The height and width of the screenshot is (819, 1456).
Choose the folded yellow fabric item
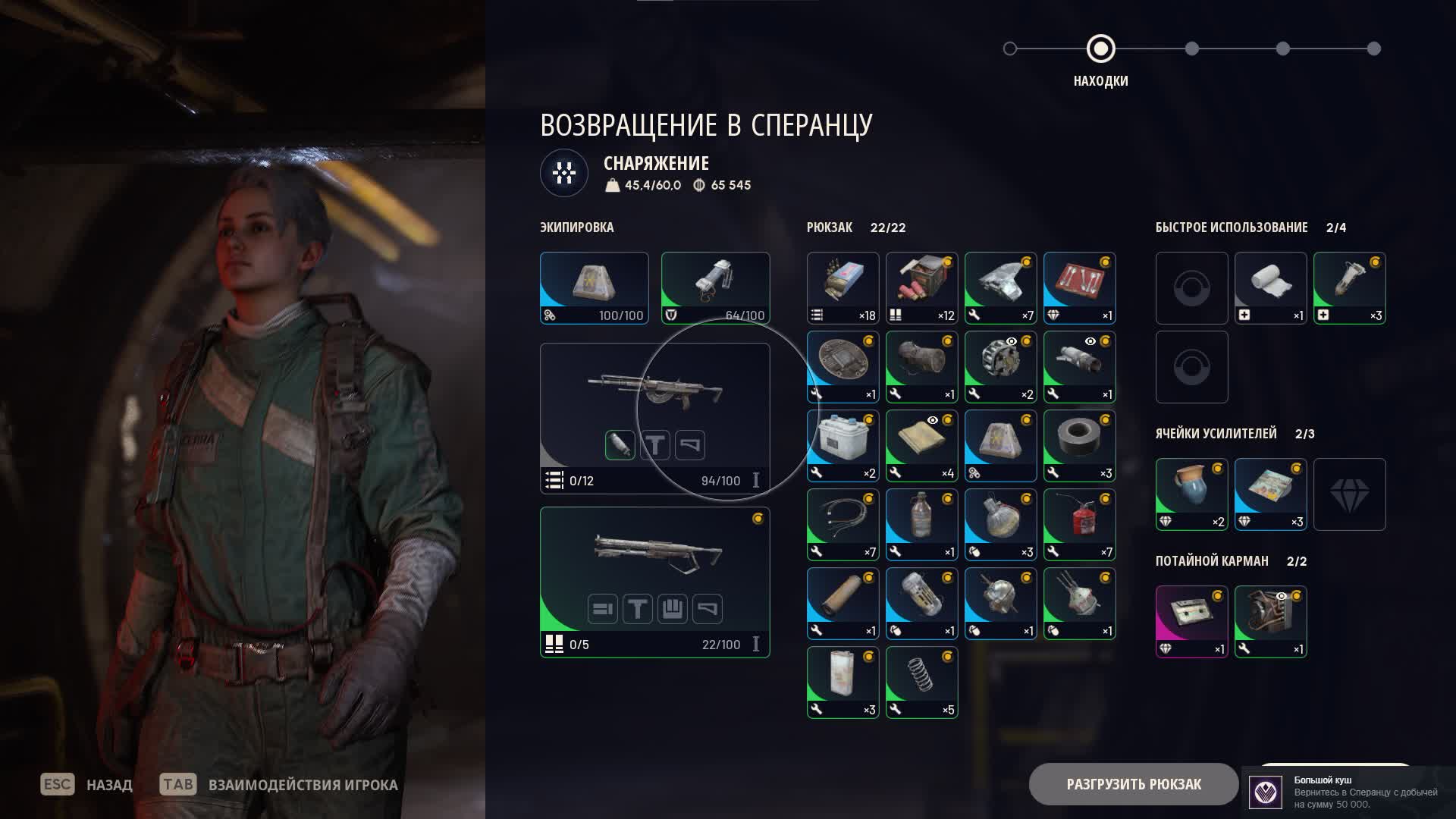921,446
